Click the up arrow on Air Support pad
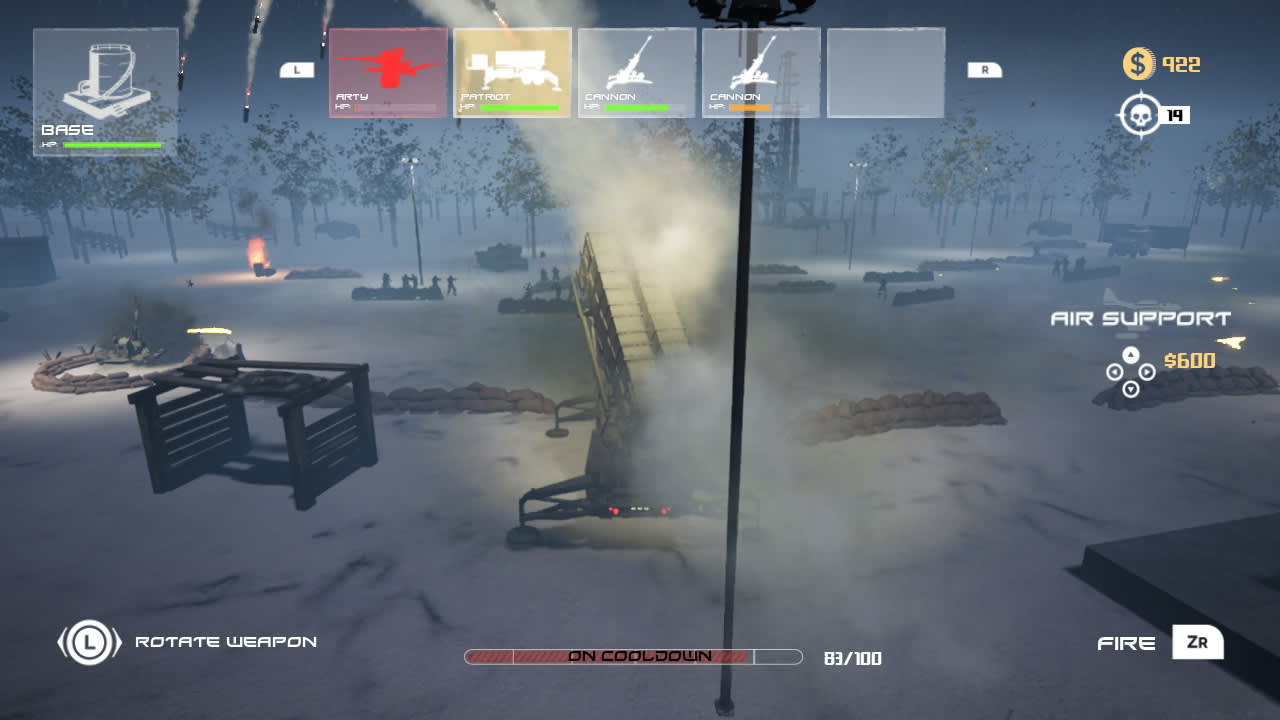This screenshot has height=720, width=1280. [x=1129, y=356]
